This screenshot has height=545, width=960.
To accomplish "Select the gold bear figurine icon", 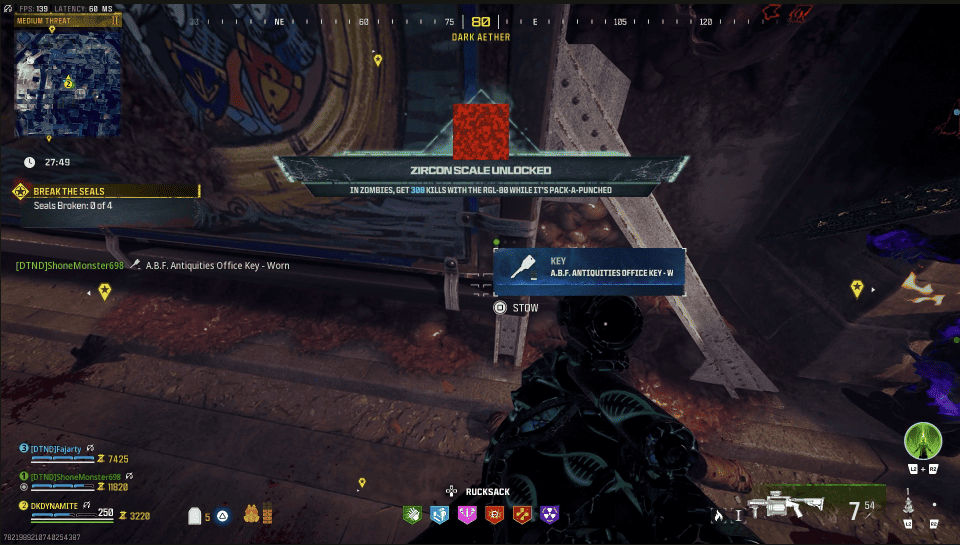I will tap(252, 514).
